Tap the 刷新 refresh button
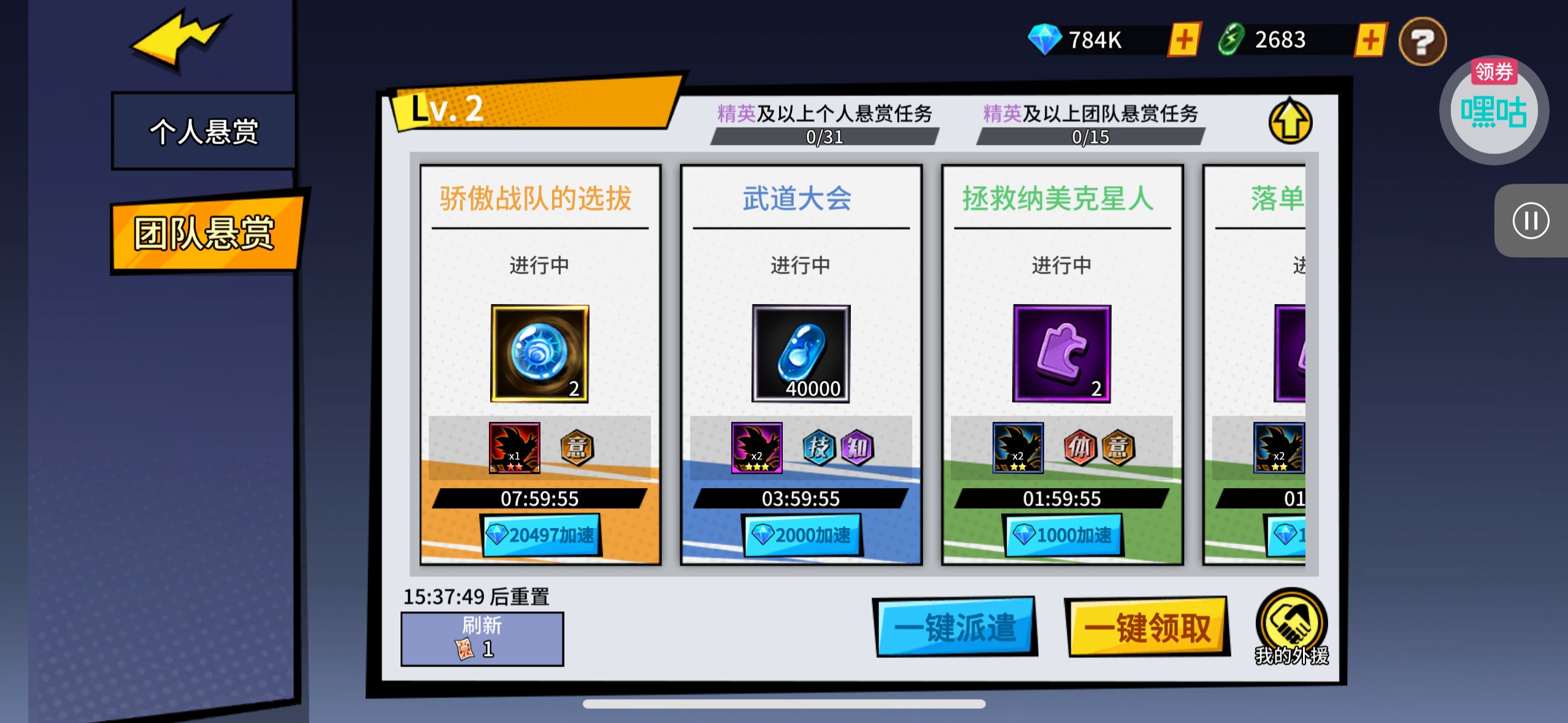The image size is (1568, 723). pyautogui.click(x=482, y=638)
